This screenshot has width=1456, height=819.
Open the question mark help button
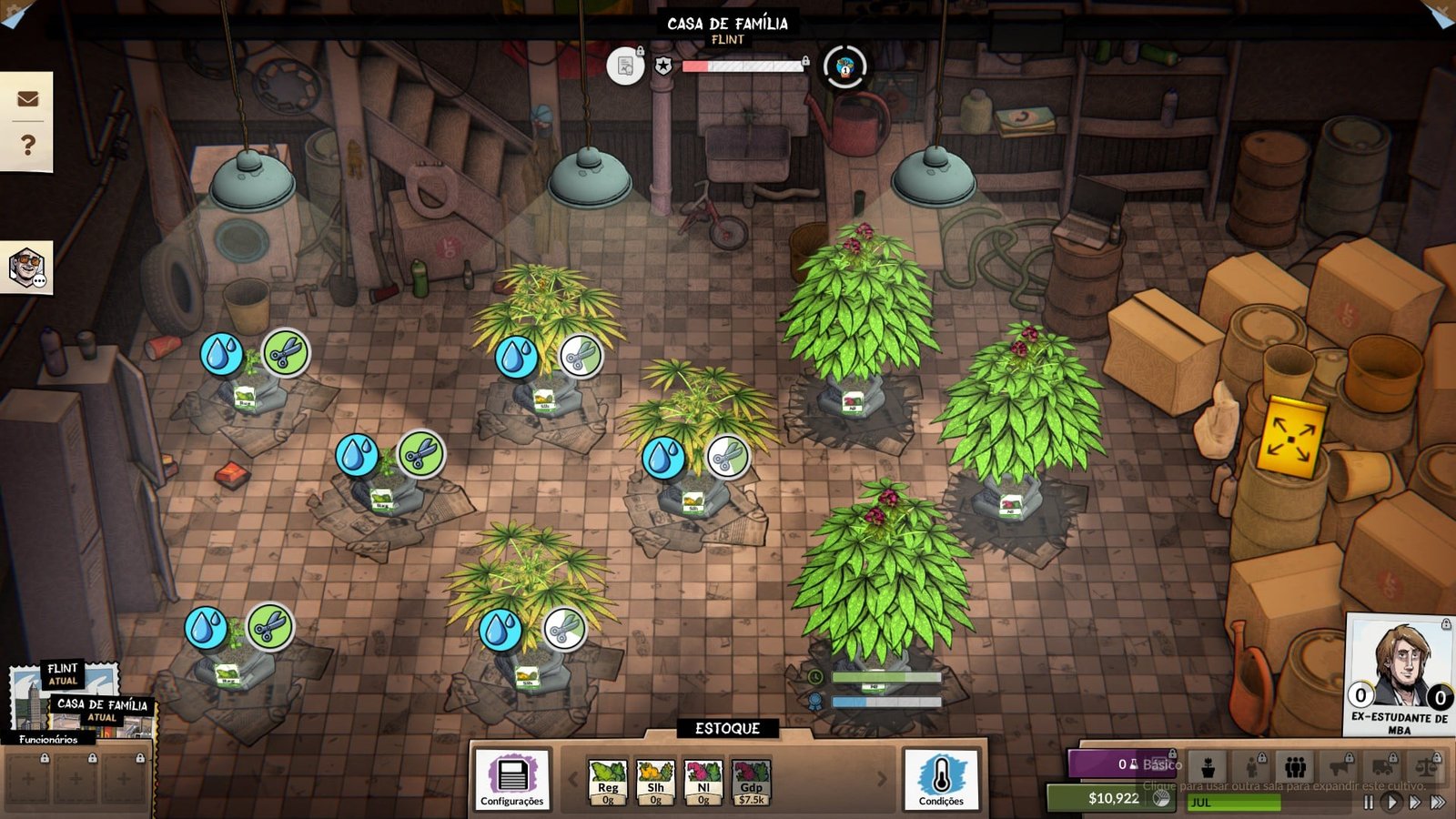coord(27,145)
